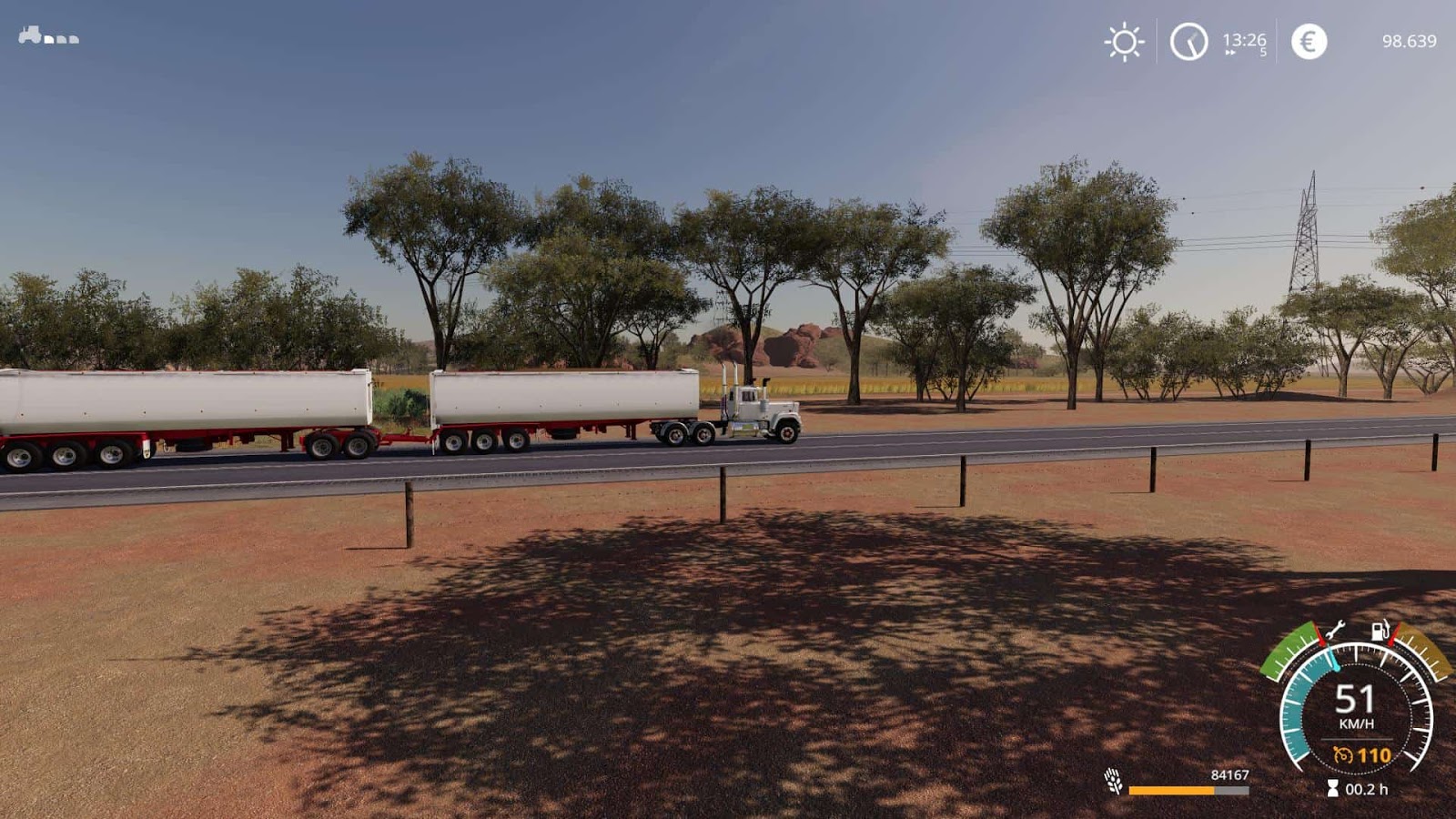
Task: Select the sun weather forecast icon
Action: (x=1125, y=41)
